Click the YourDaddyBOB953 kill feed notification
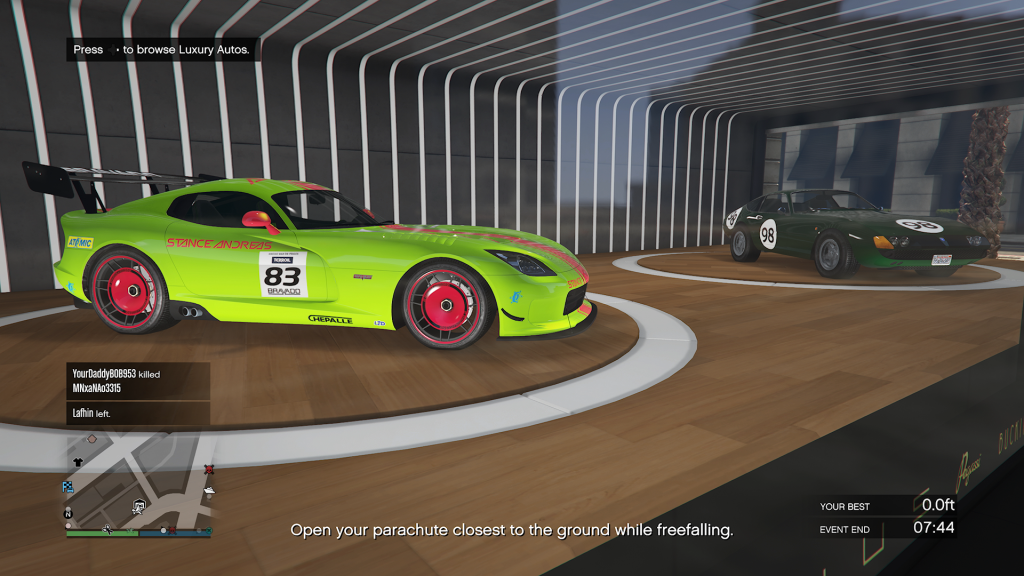The width and height of the screenshot is (1024, 576). coord(138,380)
